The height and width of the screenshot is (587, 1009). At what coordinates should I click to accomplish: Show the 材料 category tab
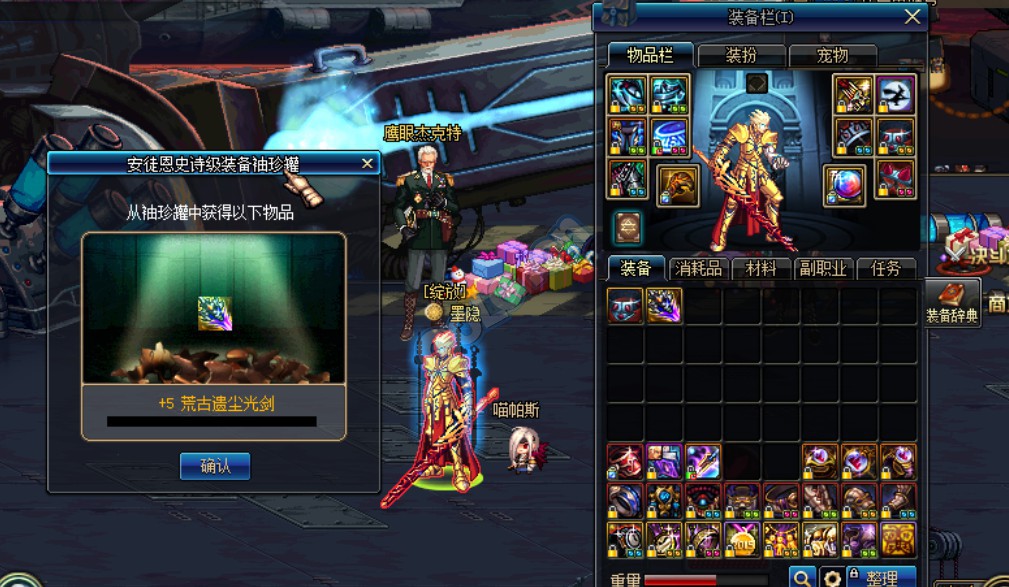(x=761, y=268)
